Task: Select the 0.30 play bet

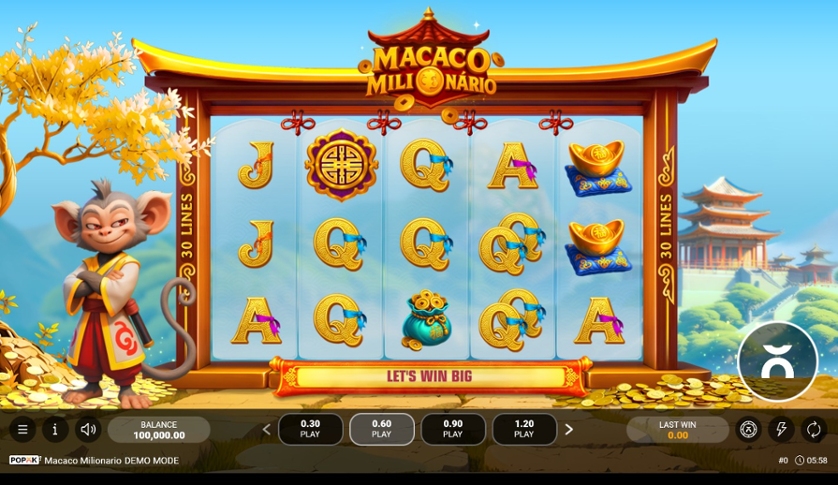Action: click(310, 429)
